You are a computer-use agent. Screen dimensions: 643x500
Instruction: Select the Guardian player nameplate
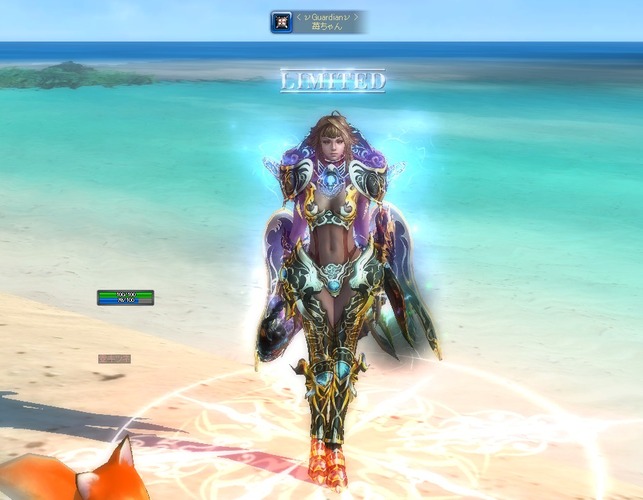point(330,22)
